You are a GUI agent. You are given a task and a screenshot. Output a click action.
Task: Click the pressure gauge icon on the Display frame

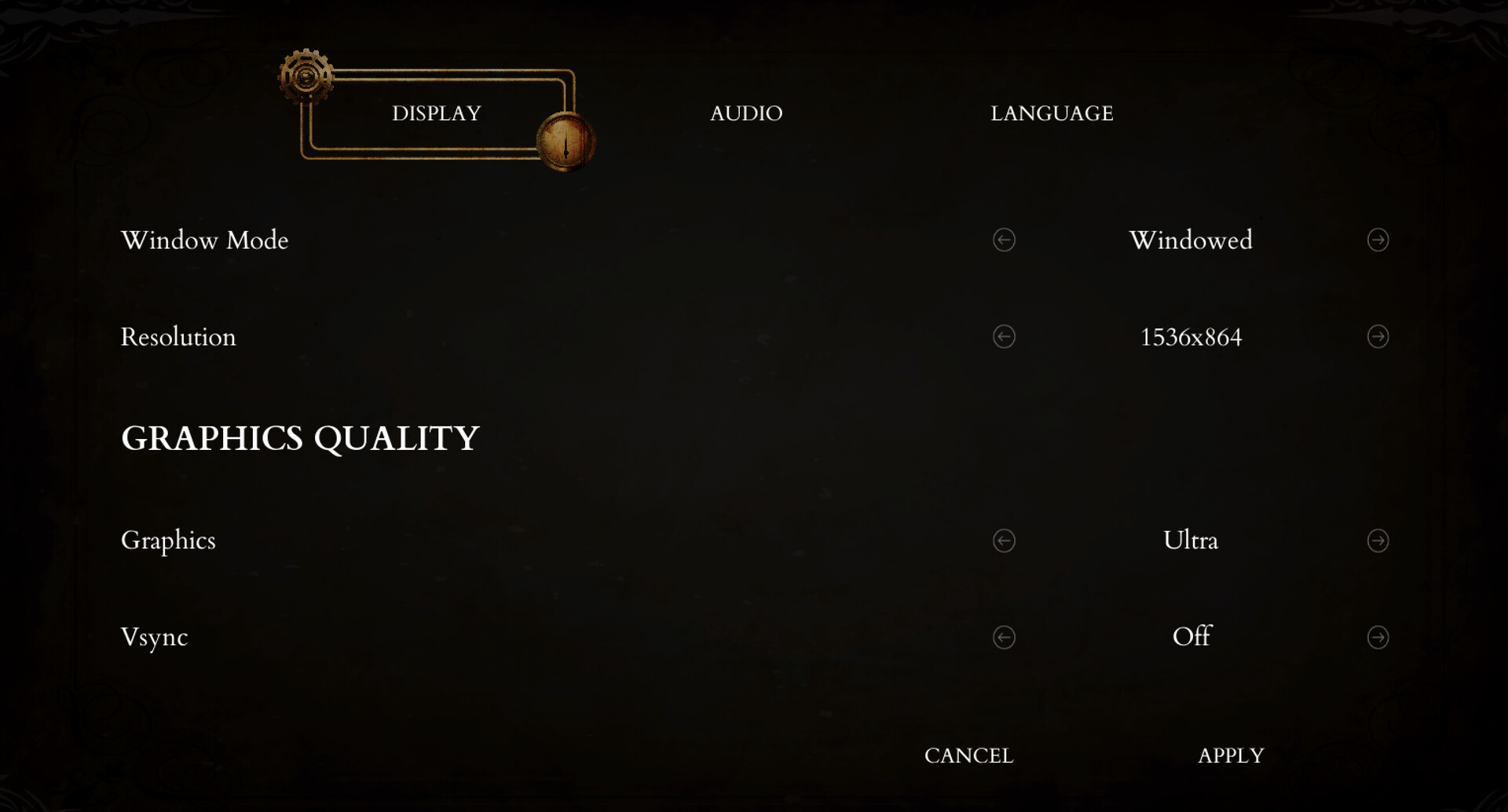click(x=565, y=141)
